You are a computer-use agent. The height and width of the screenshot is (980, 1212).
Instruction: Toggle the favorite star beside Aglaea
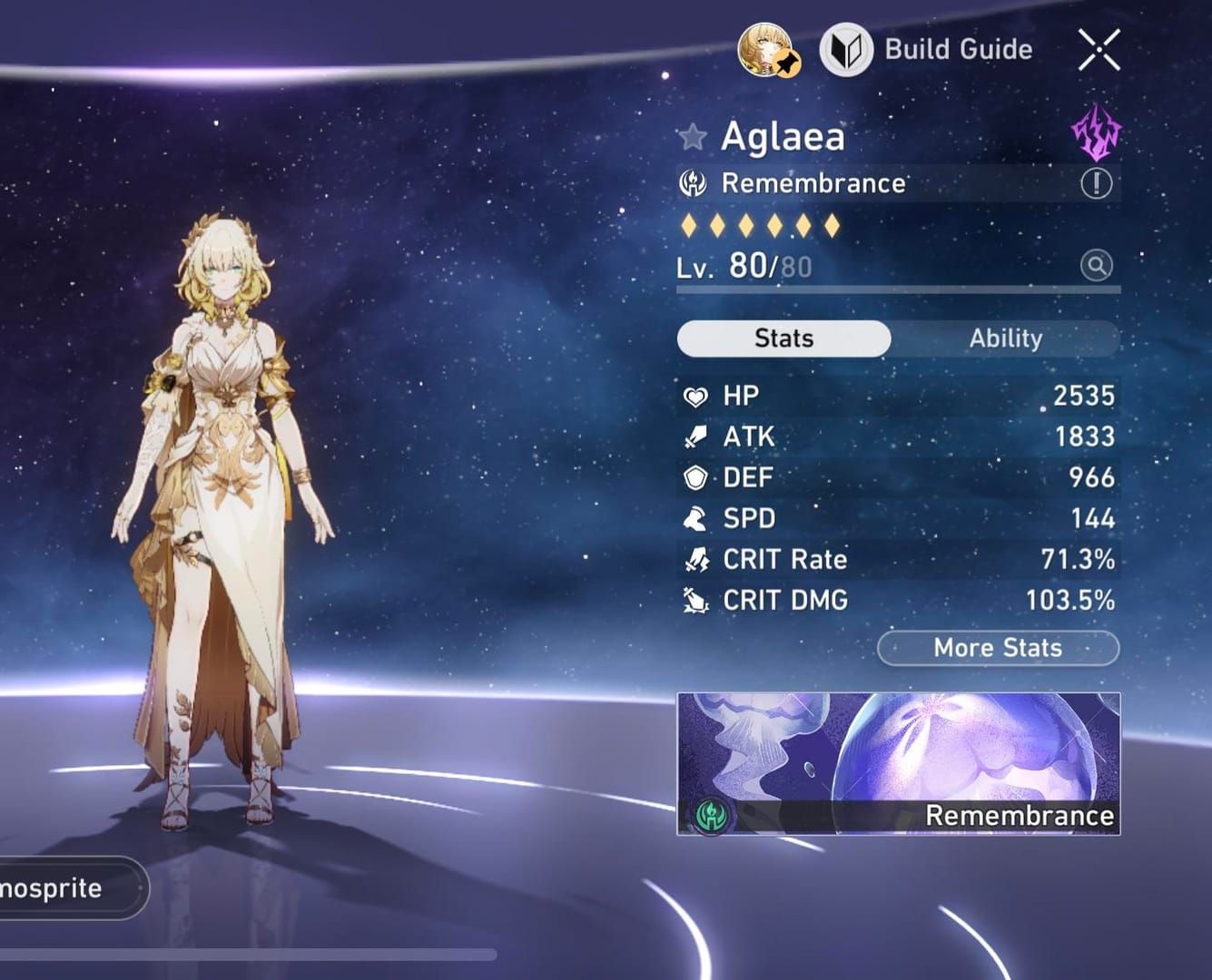point(692,137)
